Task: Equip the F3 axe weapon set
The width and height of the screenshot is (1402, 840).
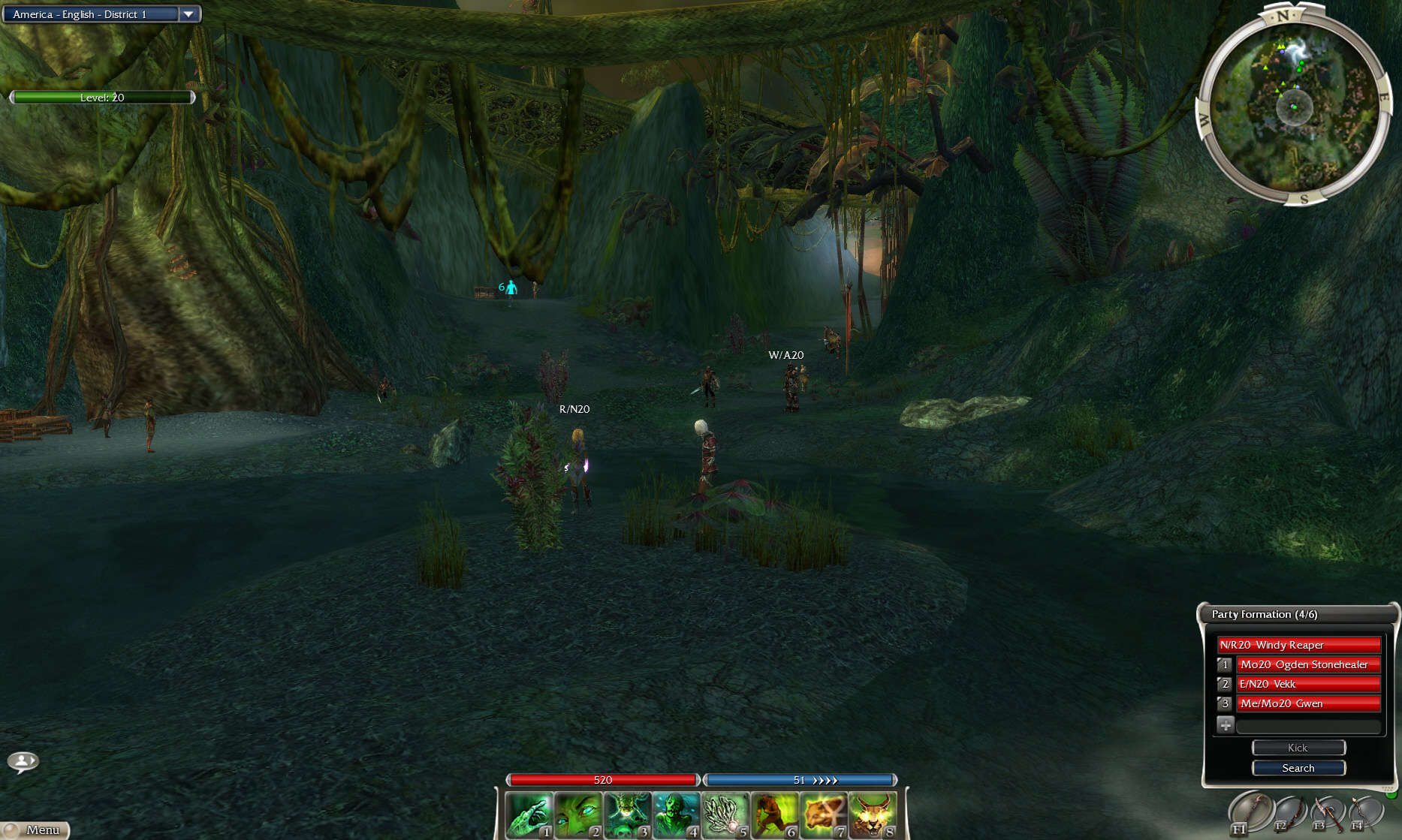Action: coord(1327,813)
